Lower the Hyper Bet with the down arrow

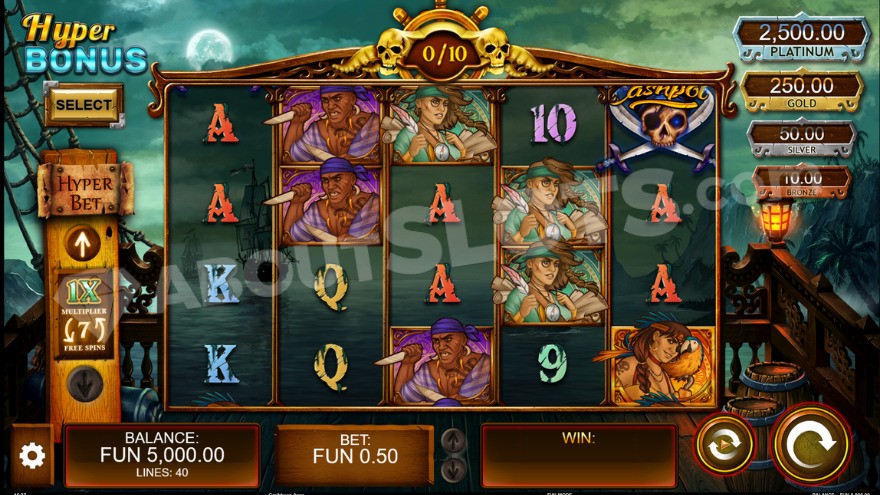point(84,383)
